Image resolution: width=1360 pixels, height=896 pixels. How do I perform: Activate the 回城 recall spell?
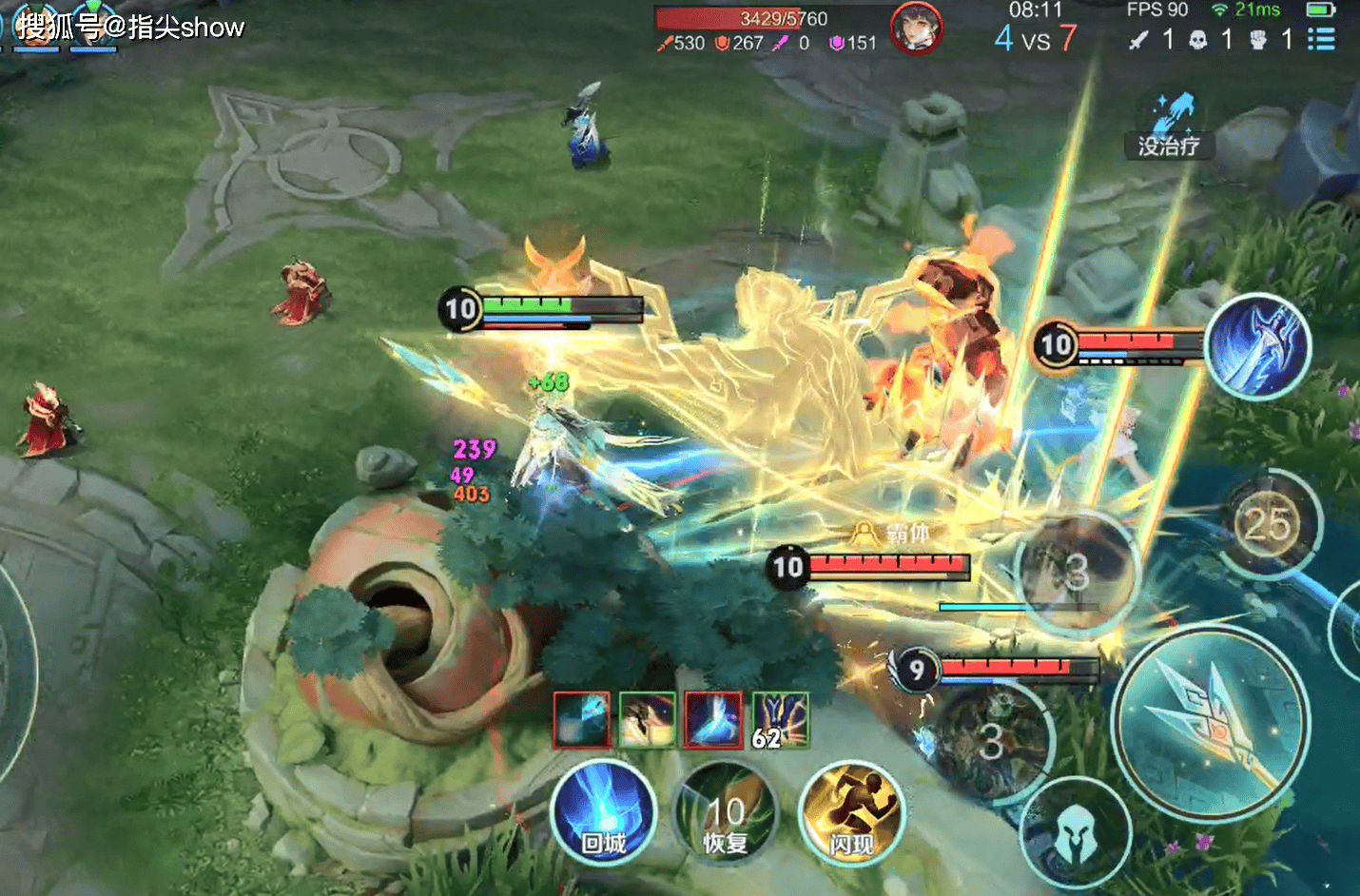coord(603,813)
